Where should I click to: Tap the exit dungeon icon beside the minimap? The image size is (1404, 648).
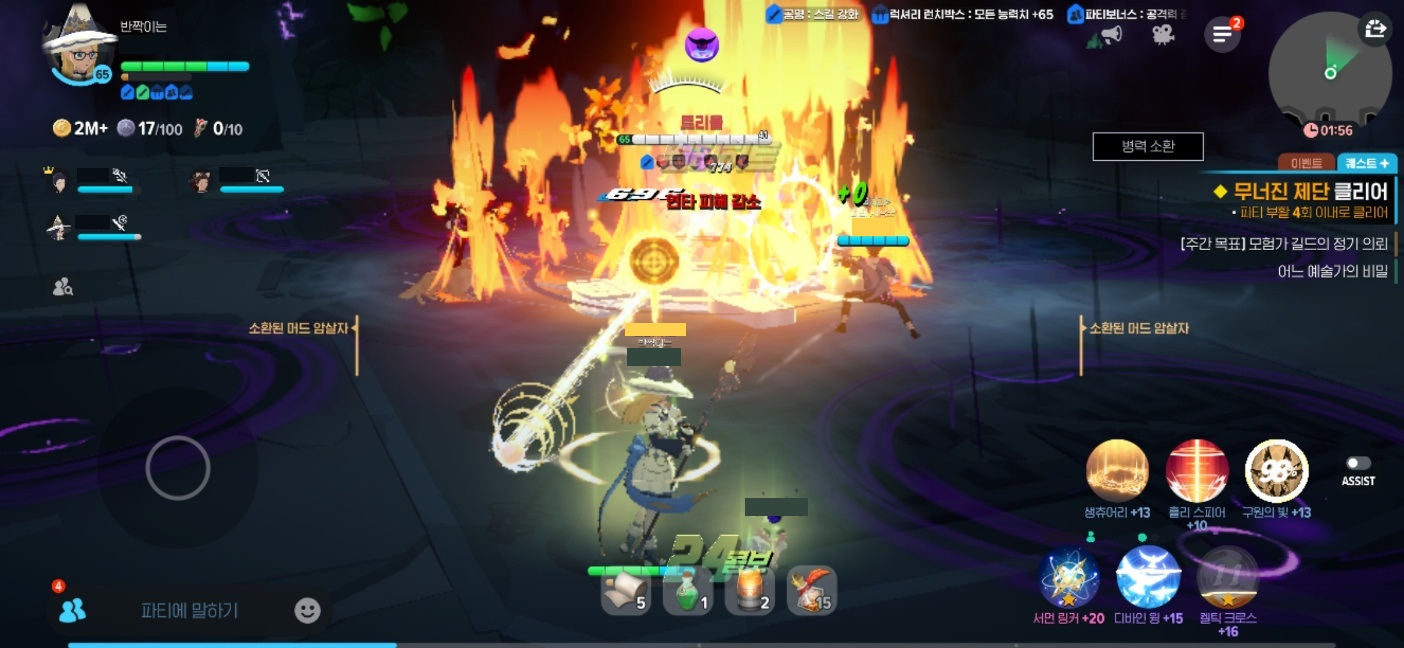[x=1375, y=29]
